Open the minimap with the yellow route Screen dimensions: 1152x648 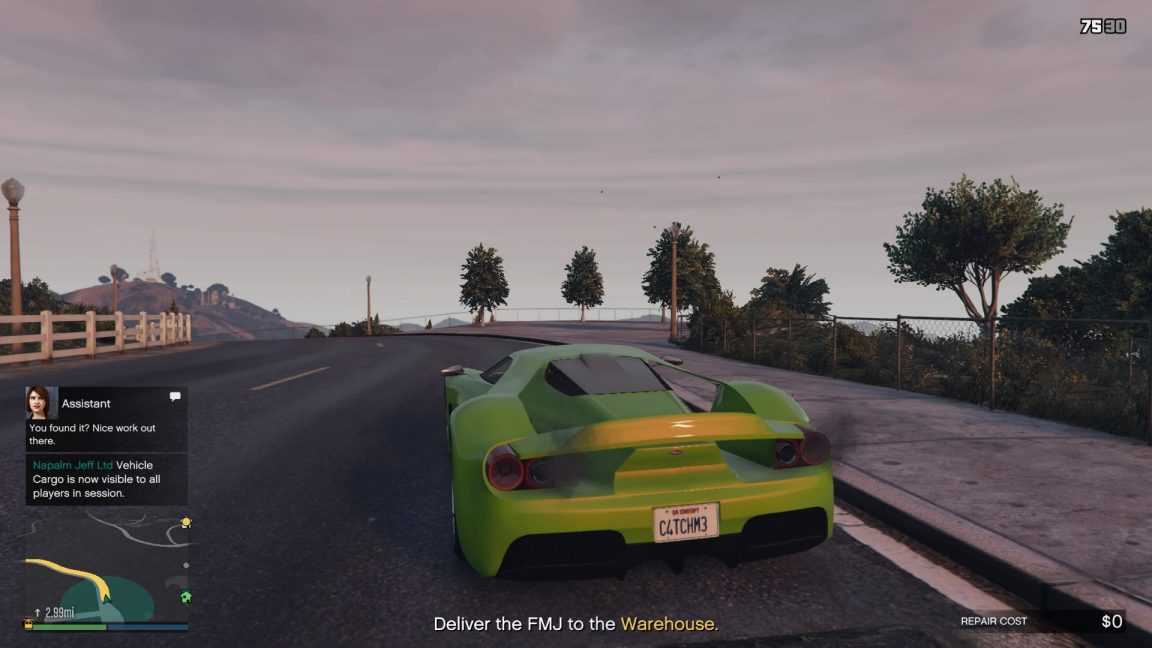click(106, 570)
